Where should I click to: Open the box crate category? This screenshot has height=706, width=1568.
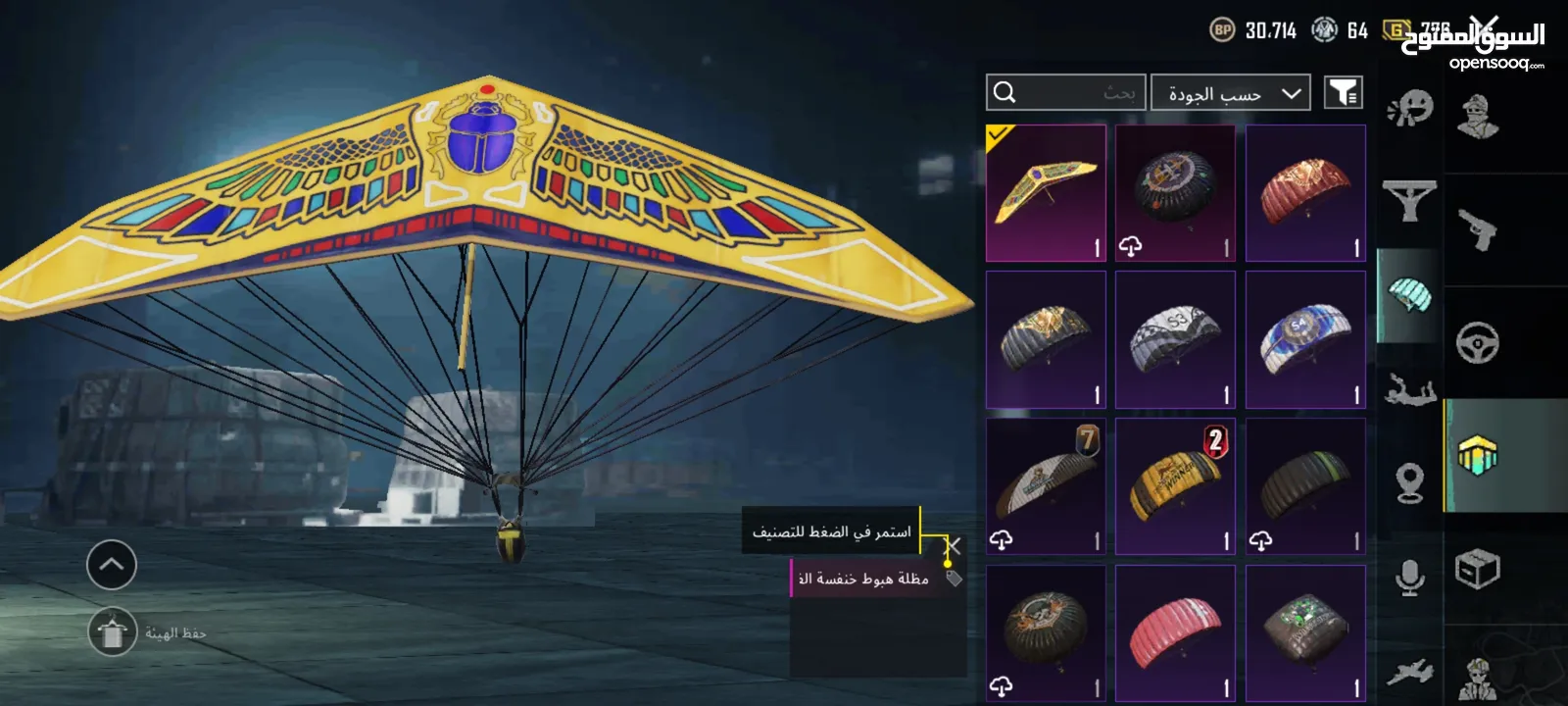coord(1477,569)
